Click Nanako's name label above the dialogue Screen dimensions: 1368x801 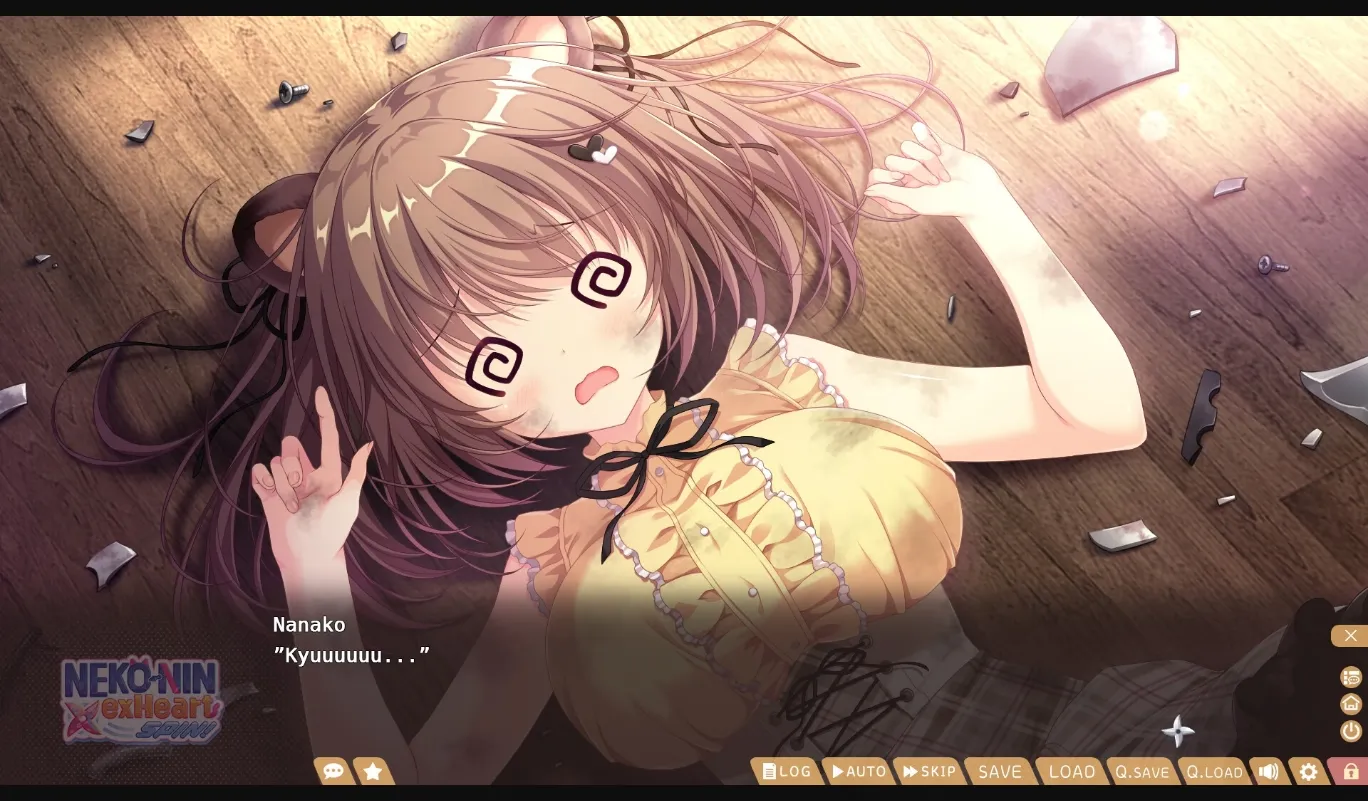pyautogui.click(x=309, y=624)
